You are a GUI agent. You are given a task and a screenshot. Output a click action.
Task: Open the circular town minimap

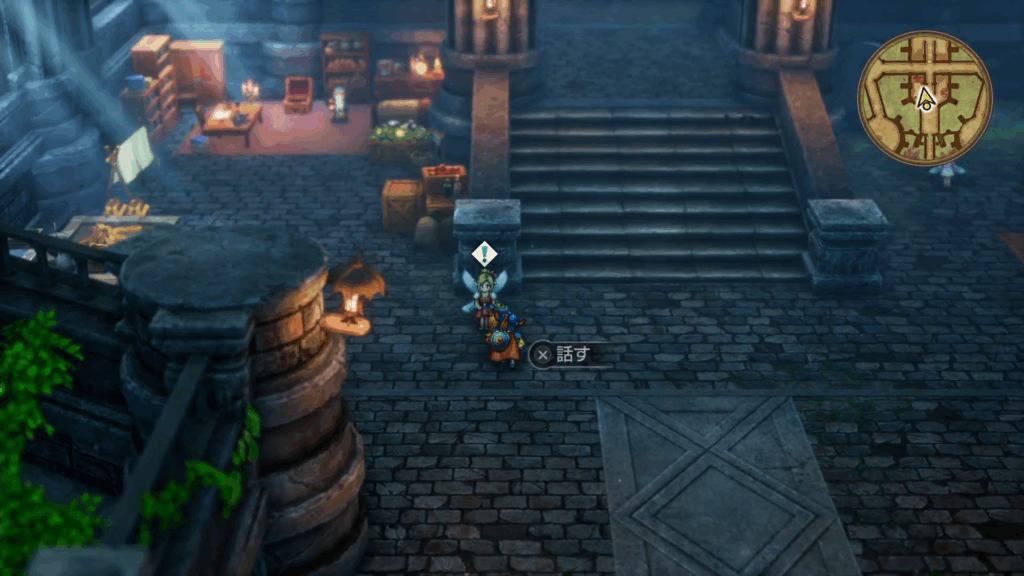[924, 98]
